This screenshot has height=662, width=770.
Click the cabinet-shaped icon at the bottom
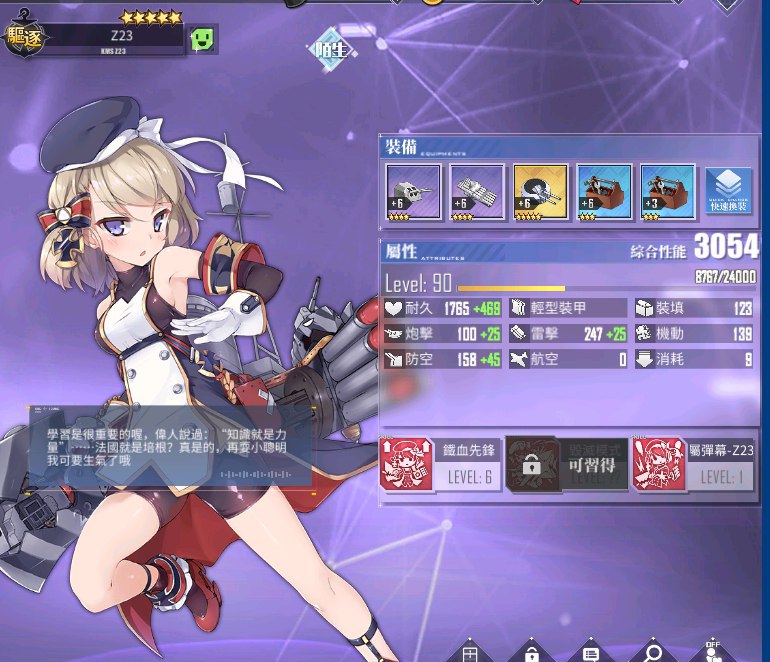point(470,652)
